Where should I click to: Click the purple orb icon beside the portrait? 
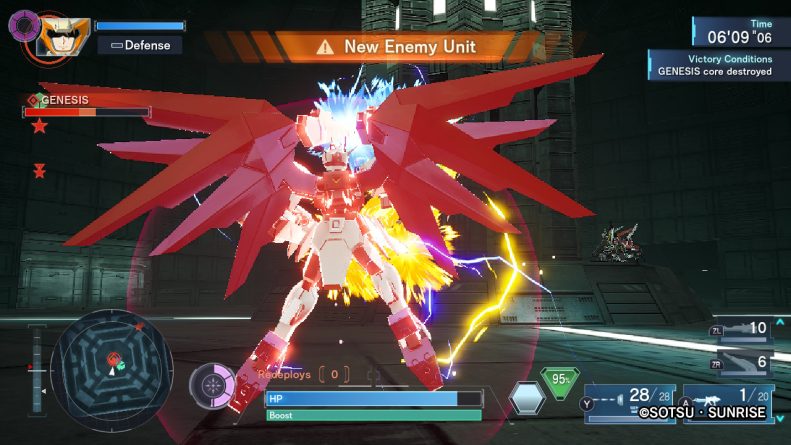point(22,24)
